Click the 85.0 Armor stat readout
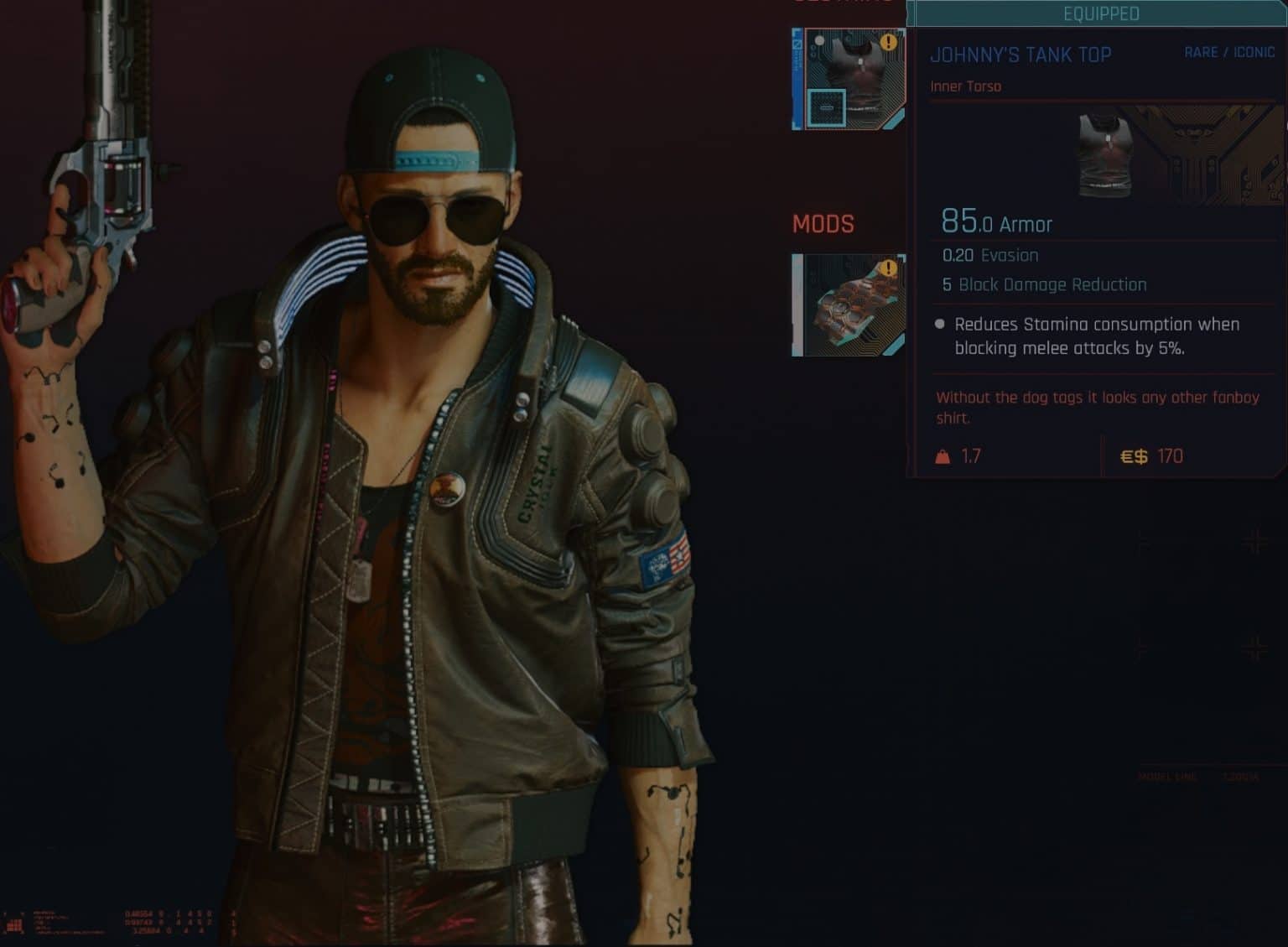This screenshot has height=947, width=1288. [x=996, y=224]
